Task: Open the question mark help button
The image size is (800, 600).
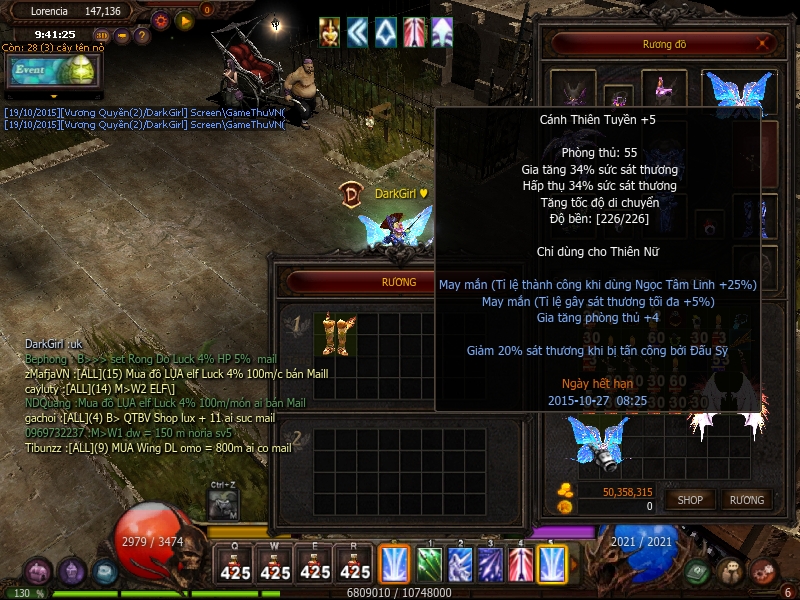Action: click(142, 36)
